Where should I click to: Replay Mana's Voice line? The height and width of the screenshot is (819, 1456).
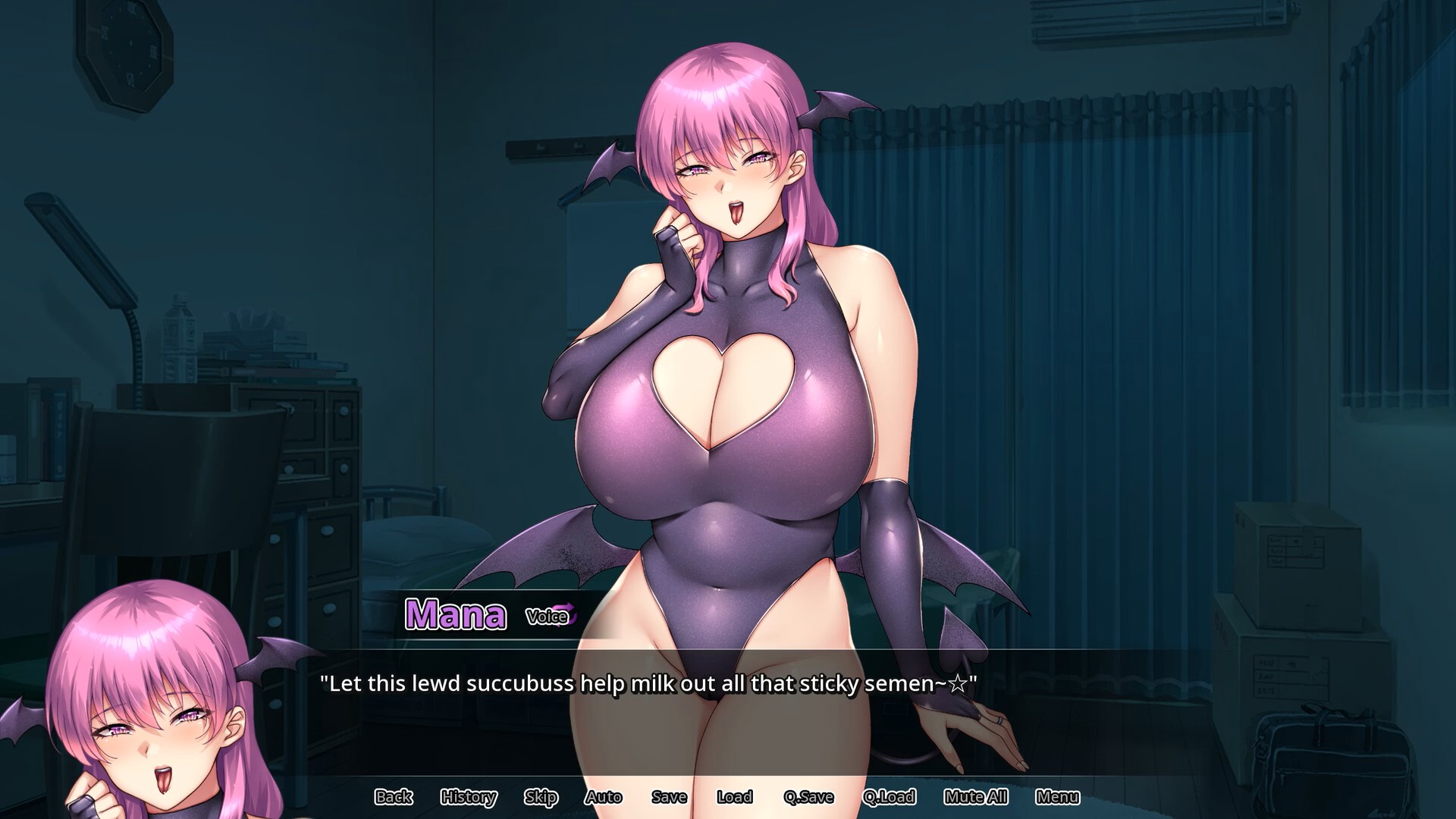pyautogui.click(x=551, y=617)
